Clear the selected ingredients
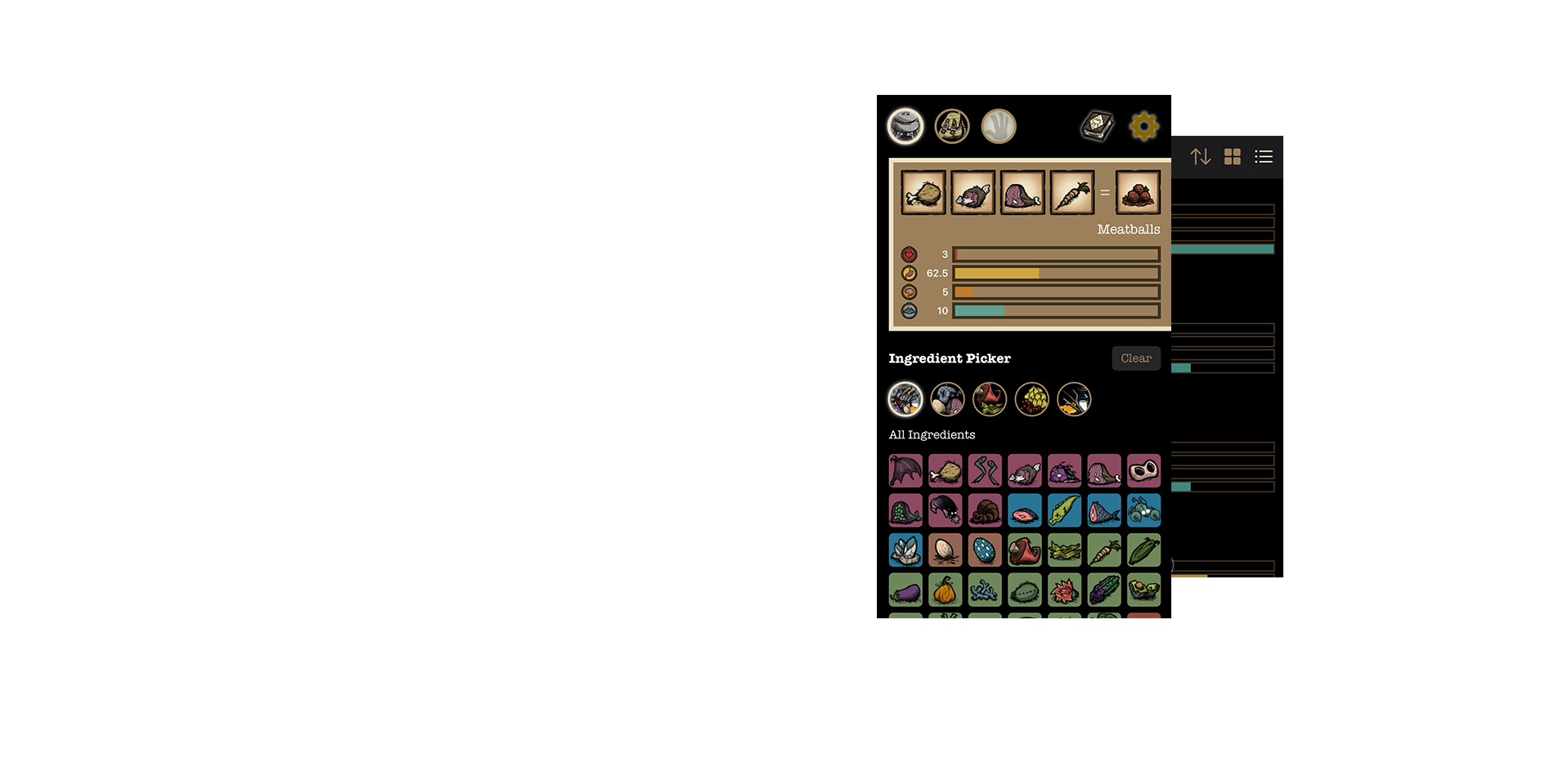Viewport: 1568px width, 777px height. click(1135, 358)
